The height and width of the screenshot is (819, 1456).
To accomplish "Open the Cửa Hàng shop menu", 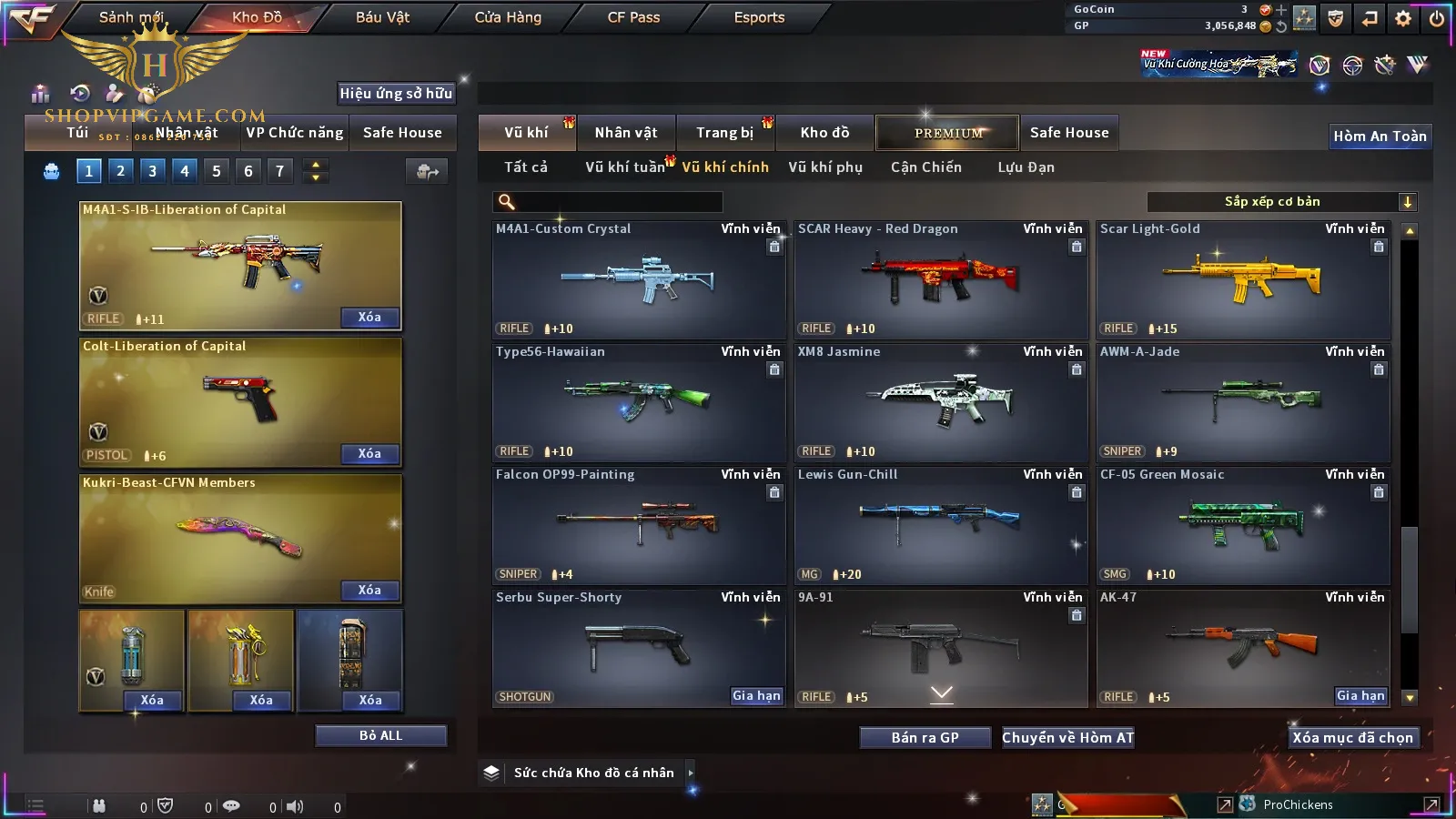I will (508, 17).
